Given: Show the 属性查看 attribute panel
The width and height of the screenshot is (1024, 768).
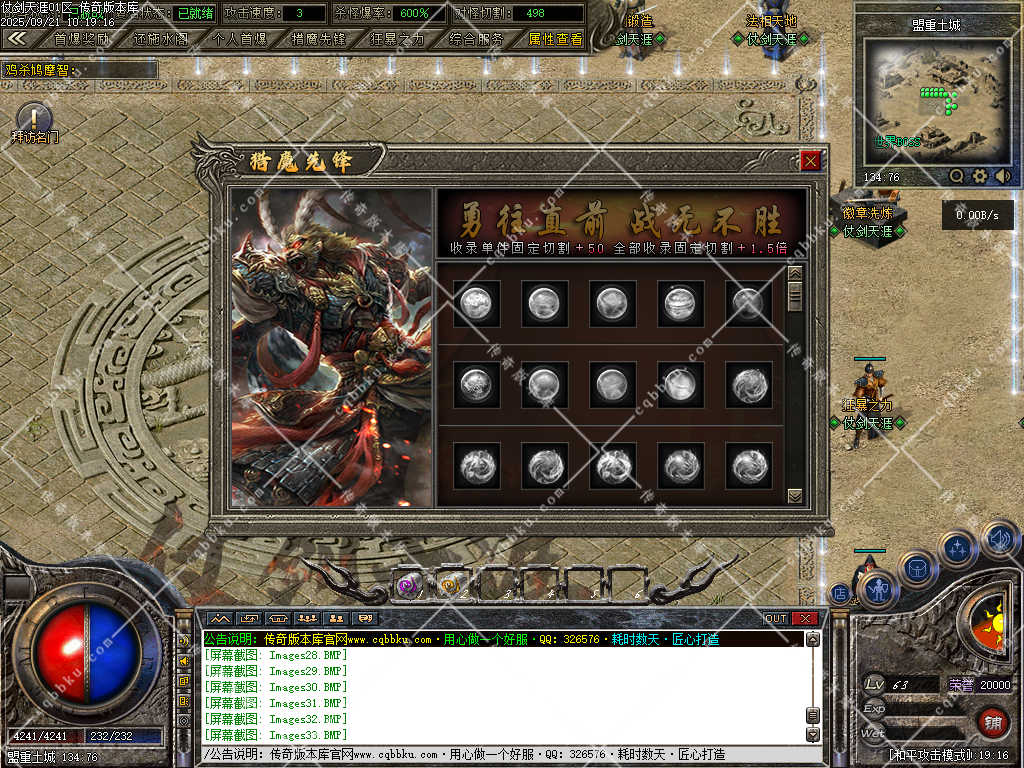Looking at the screenshot, I should click(x=555, y=40).
